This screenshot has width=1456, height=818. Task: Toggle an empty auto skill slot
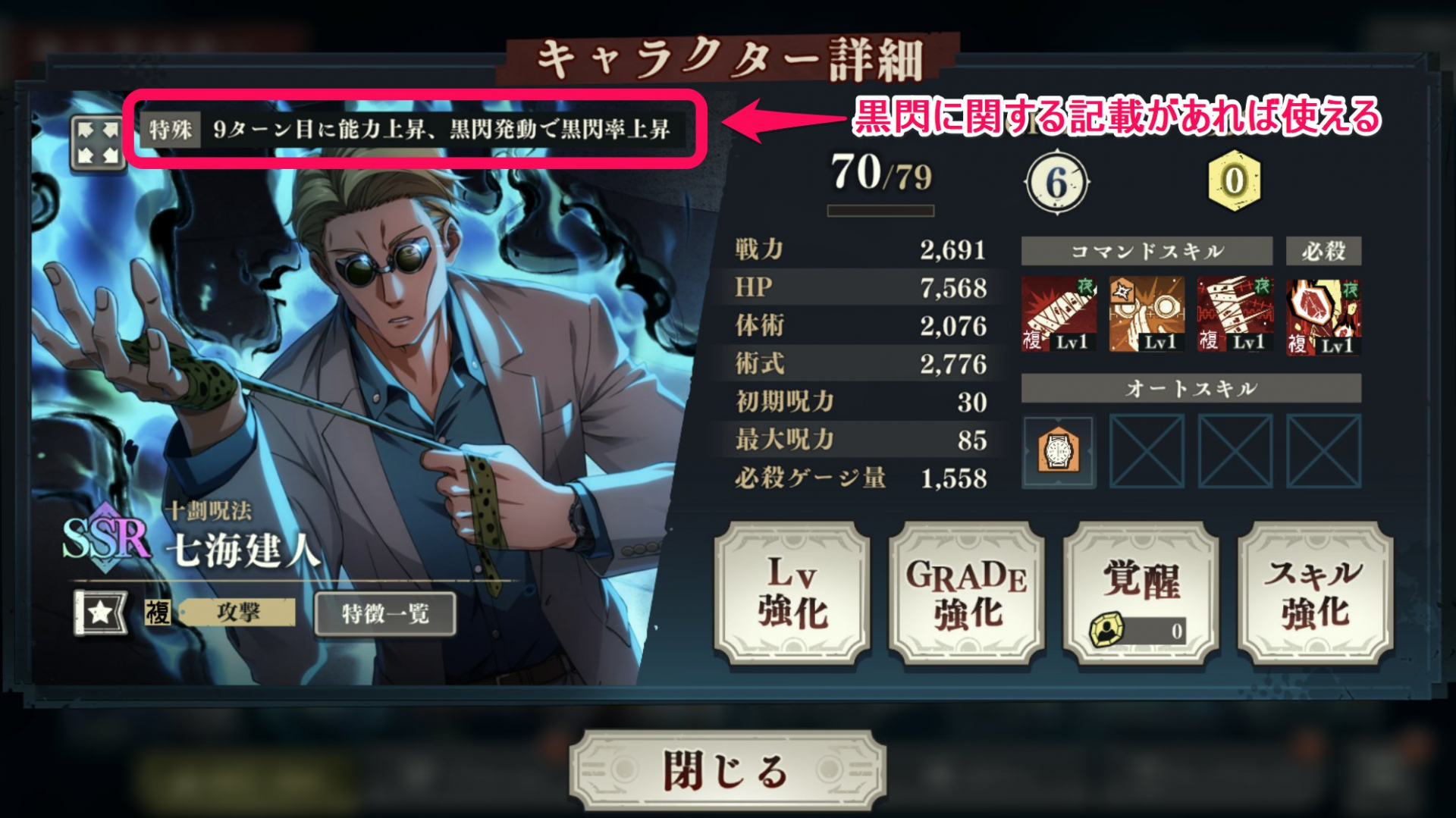(x=1146, y=452)
